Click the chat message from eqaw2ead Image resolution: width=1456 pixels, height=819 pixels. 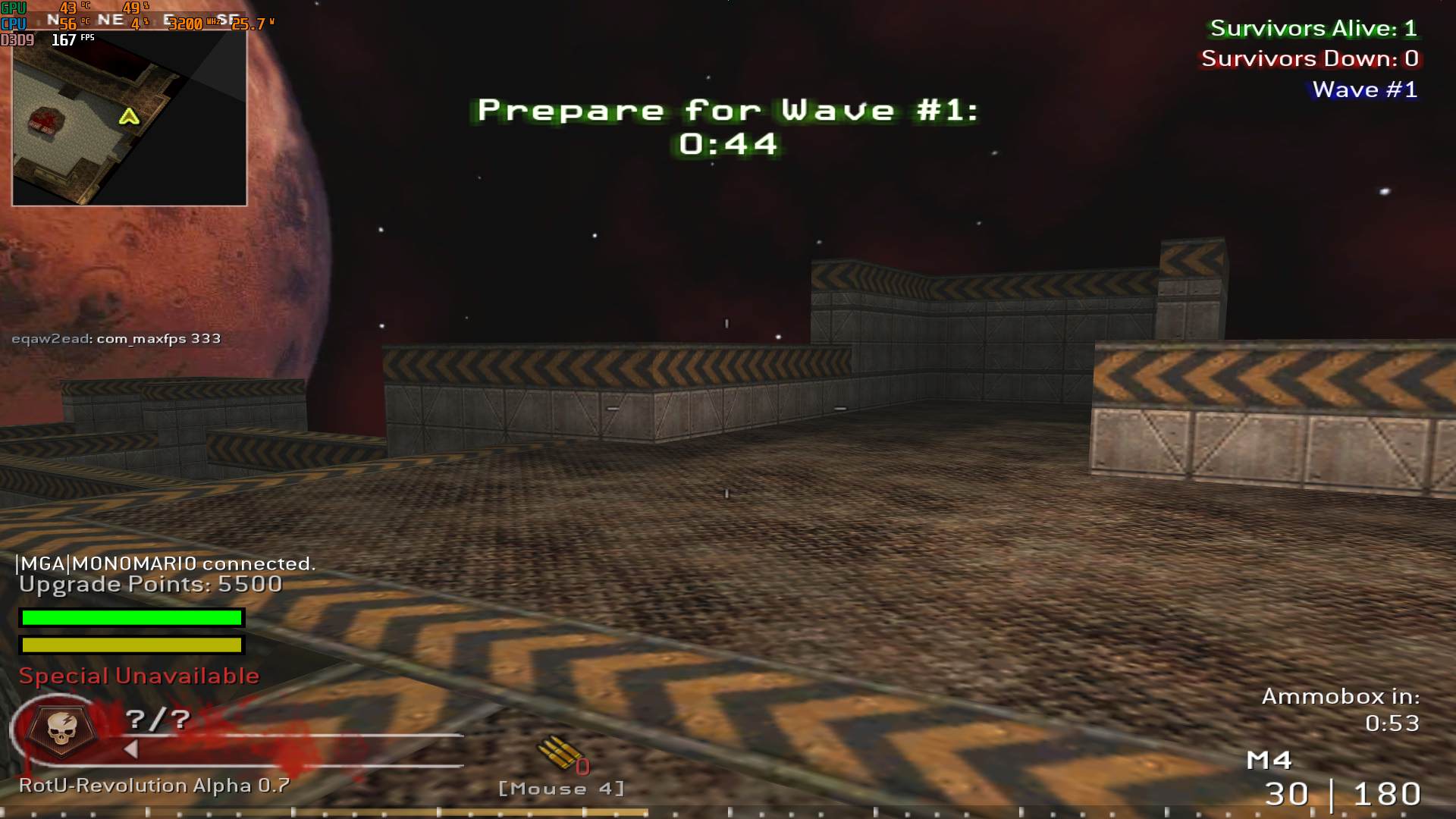pos(114,338)
